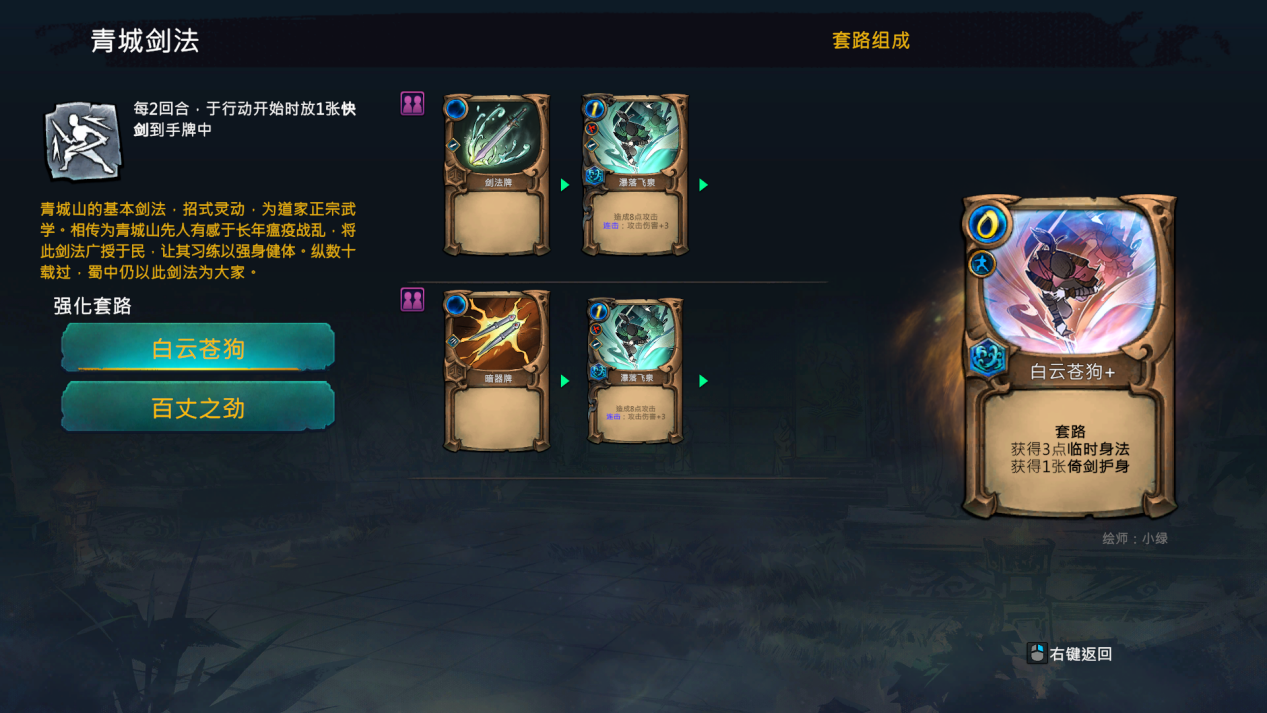Image resolution: width=1267 pixels, height=713 pixels.
Task: Pick the 瀑落飞泉 card following 剑法牌
Action: (636, 174)
